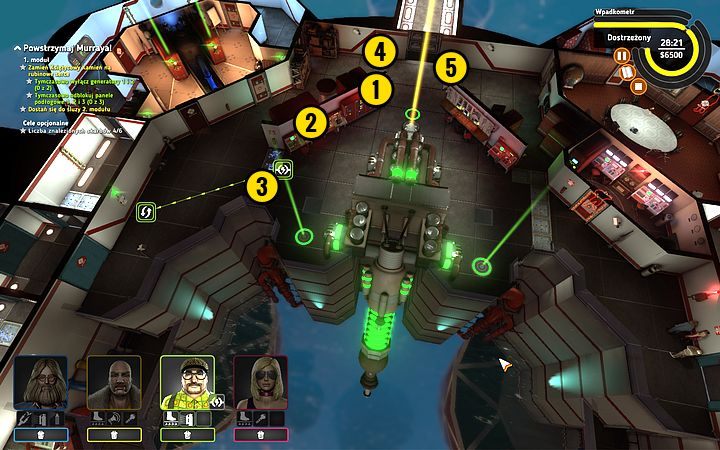Open loot bag under the pink-framed portrait

[x=260, y=434]
